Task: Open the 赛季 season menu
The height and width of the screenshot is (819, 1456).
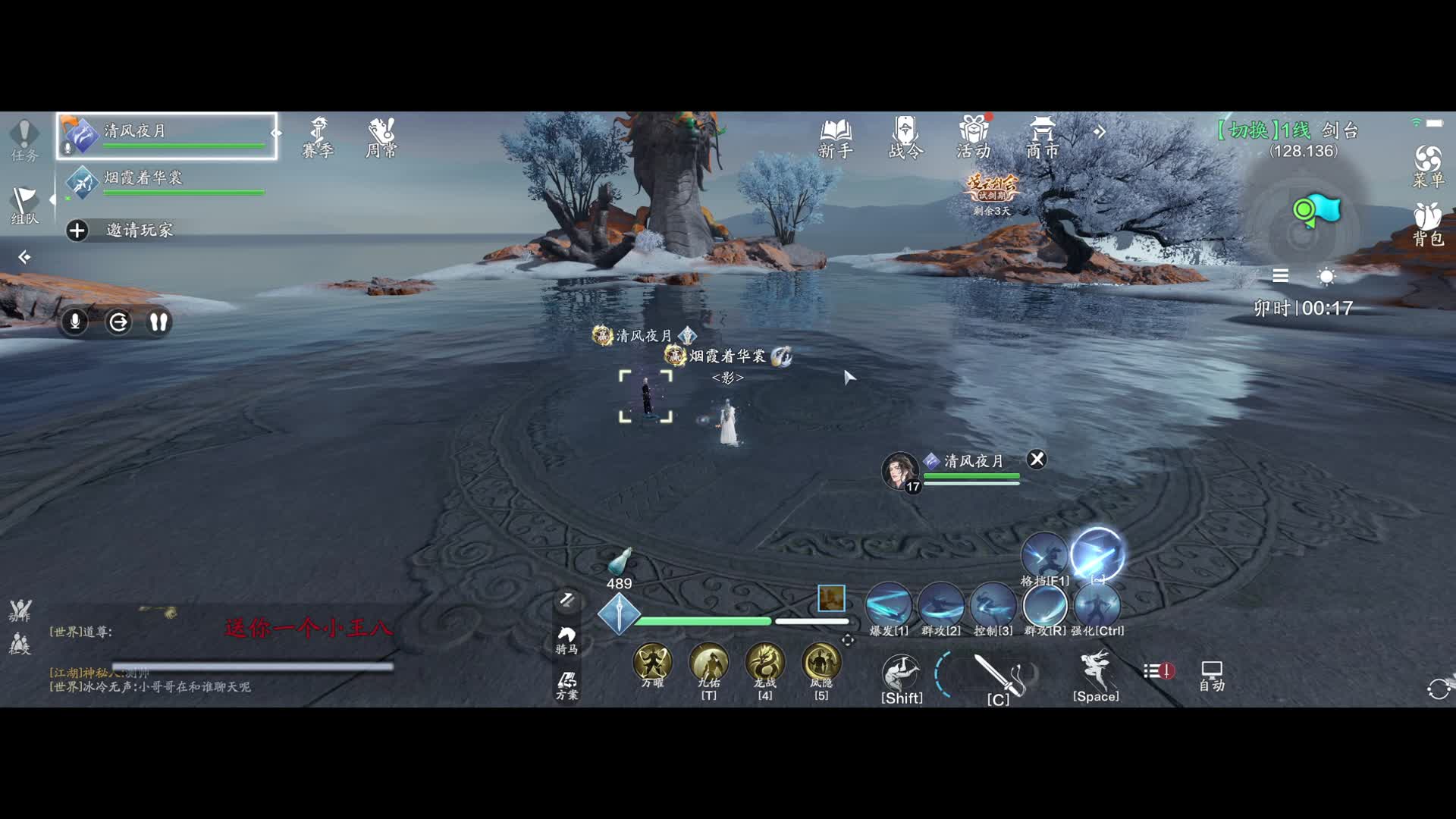Action: point(318,138)
